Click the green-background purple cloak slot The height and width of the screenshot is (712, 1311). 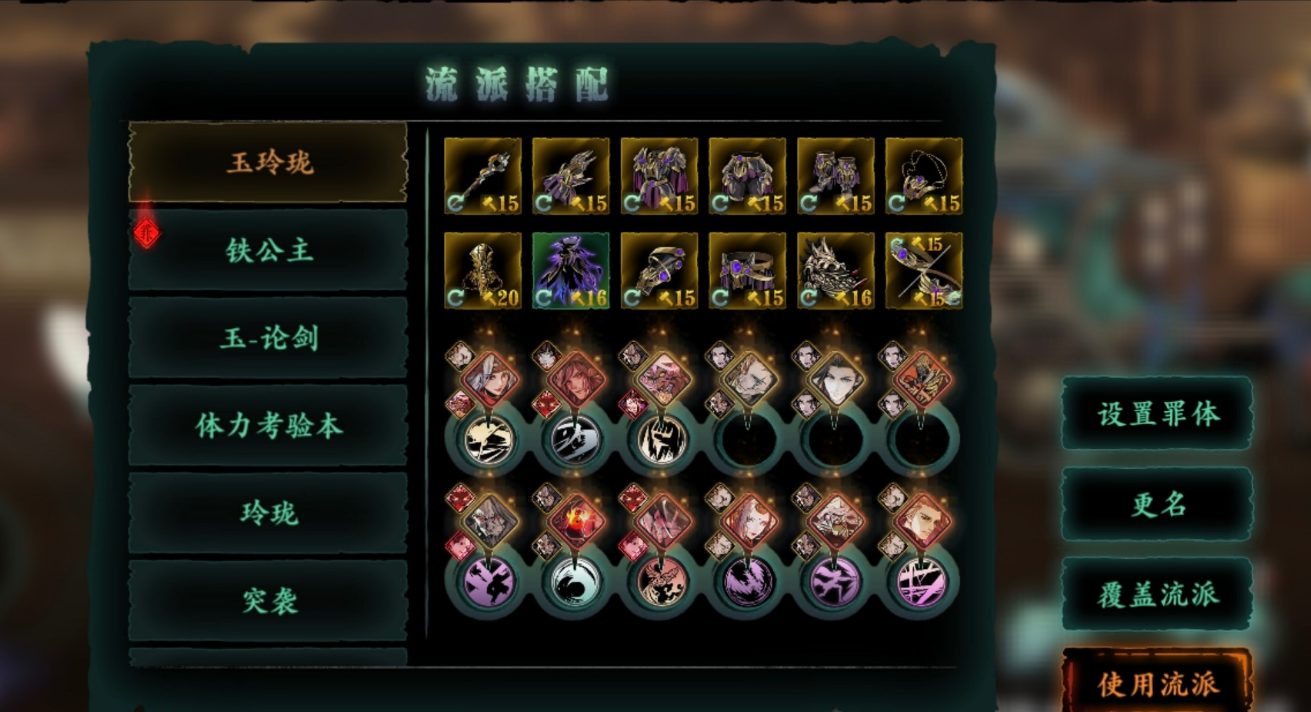pos(571,271)
